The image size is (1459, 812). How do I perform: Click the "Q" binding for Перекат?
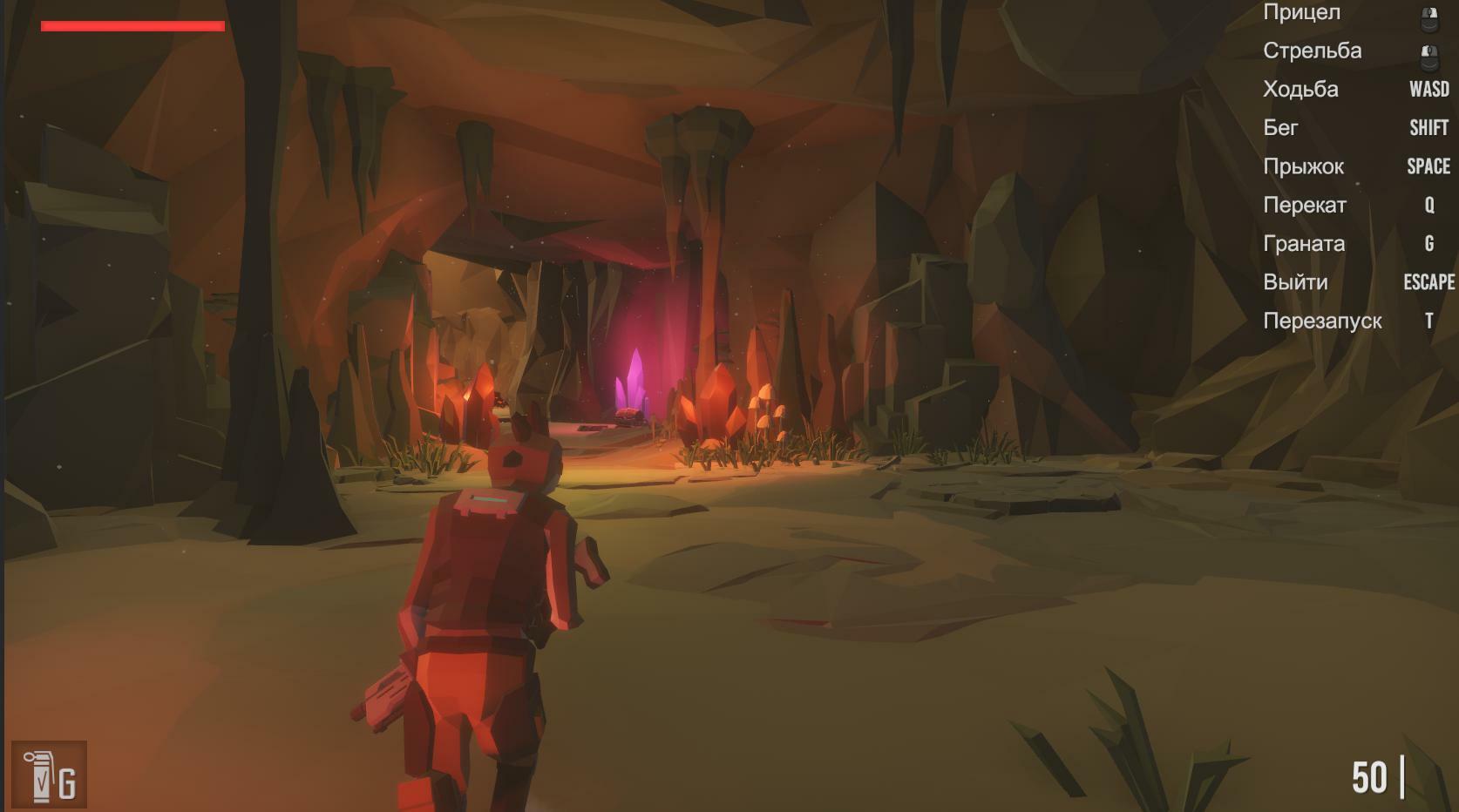(1429, 205)
